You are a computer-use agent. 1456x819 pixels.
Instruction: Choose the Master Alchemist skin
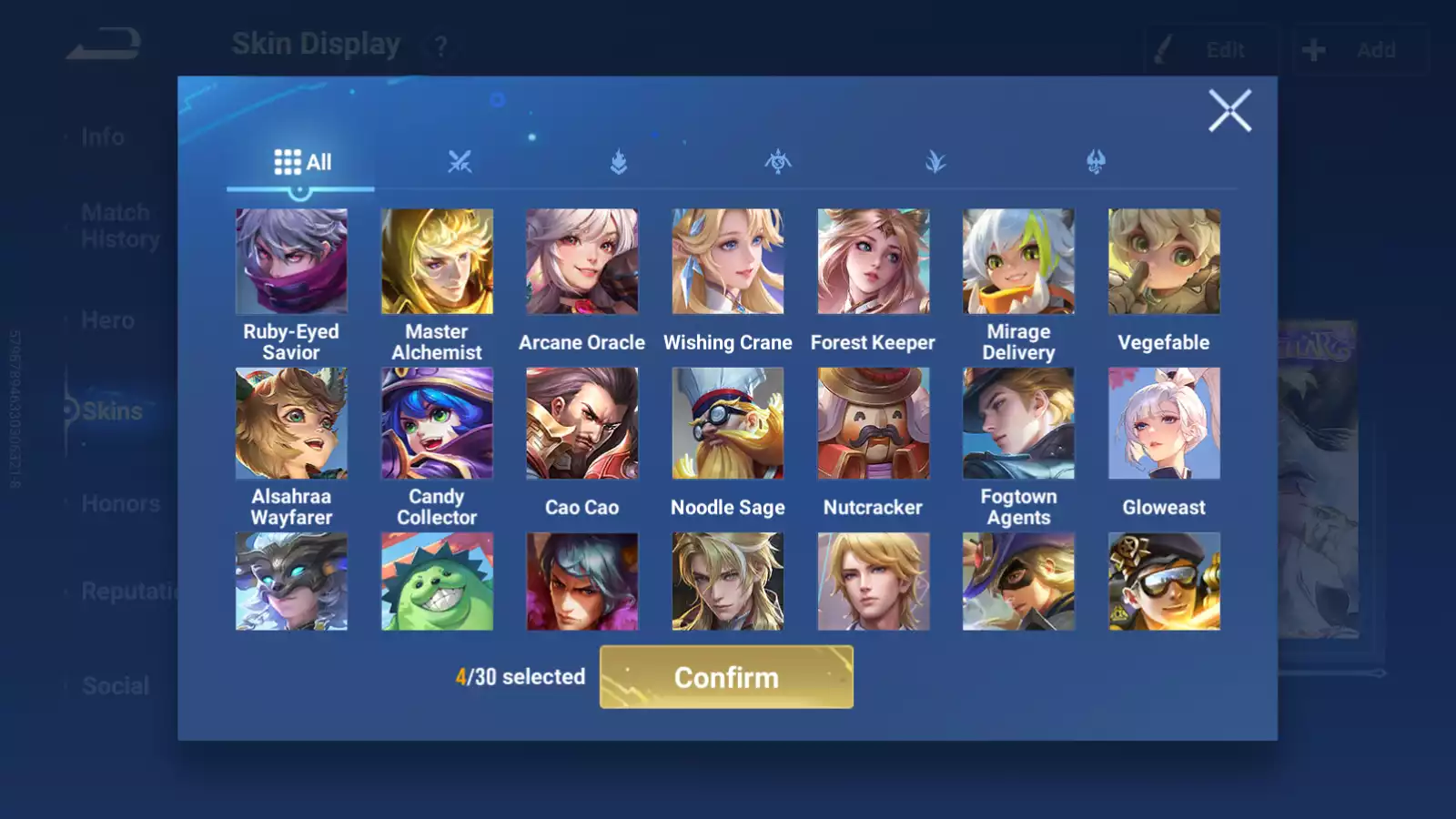point(437,262)
